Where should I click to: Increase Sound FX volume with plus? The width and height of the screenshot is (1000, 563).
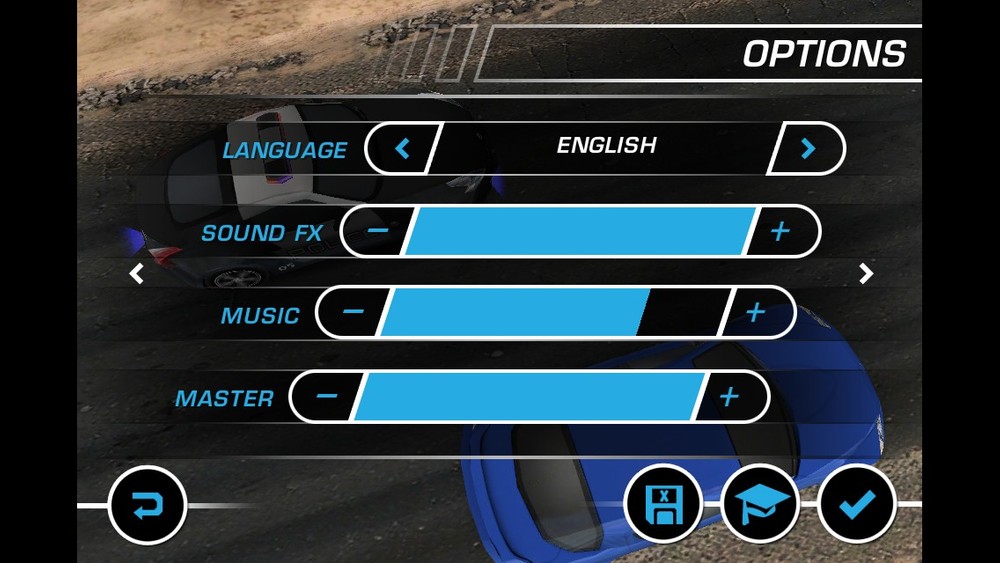coord(780,232)
